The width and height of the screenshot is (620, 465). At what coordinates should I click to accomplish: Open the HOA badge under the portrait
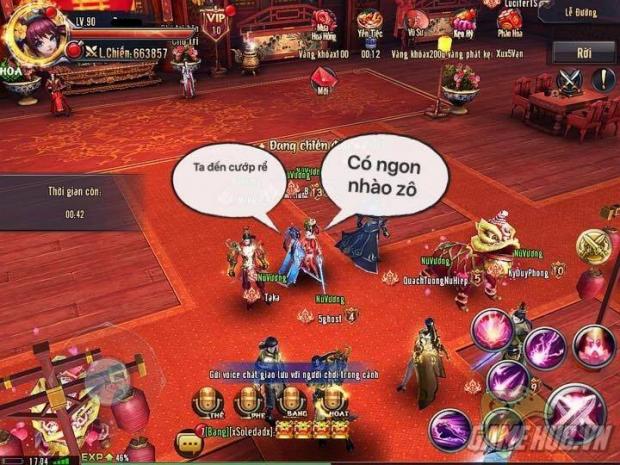[x=14, y=71]
